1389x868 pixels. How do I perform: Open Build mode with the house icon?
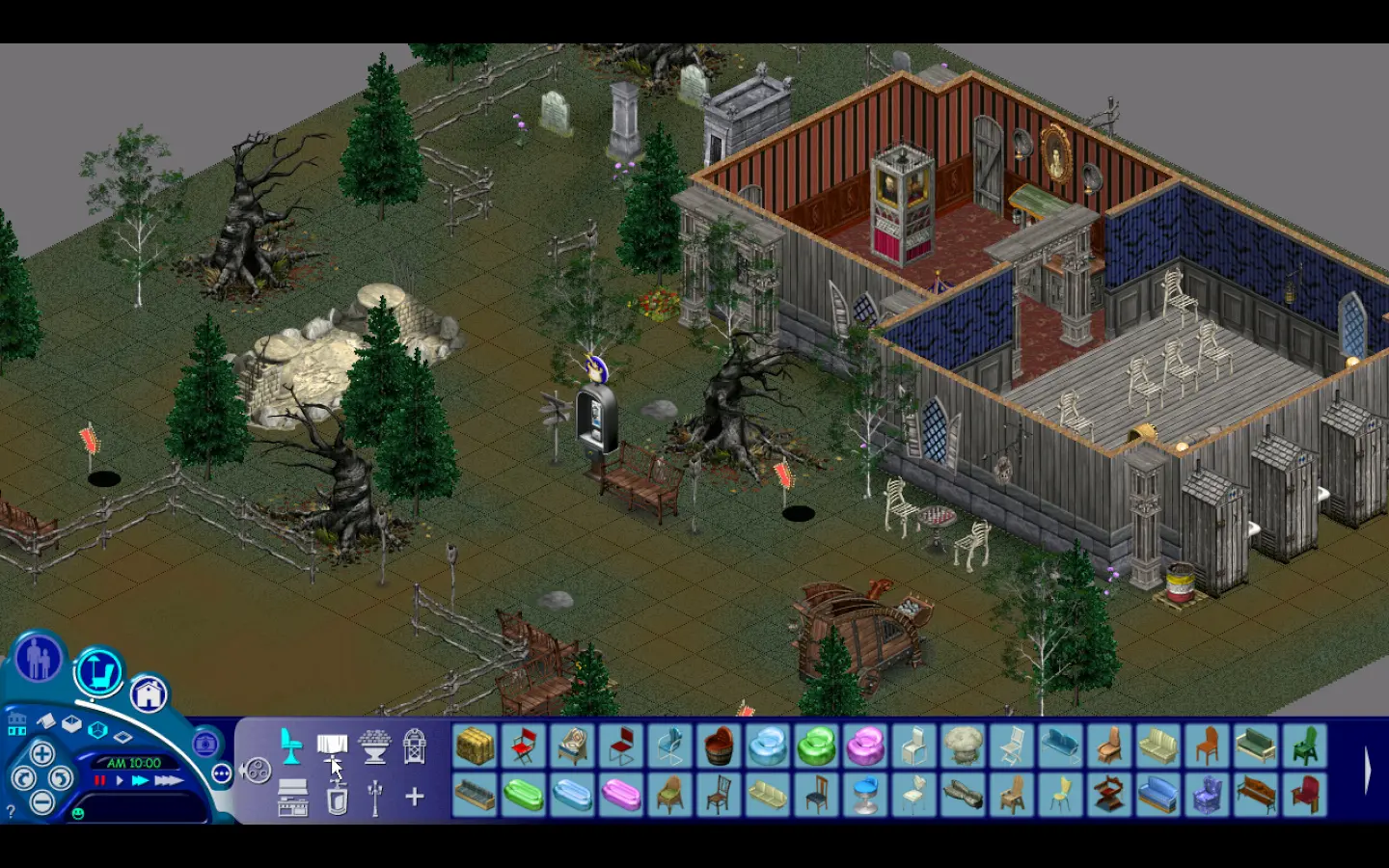tap(149, 692)
